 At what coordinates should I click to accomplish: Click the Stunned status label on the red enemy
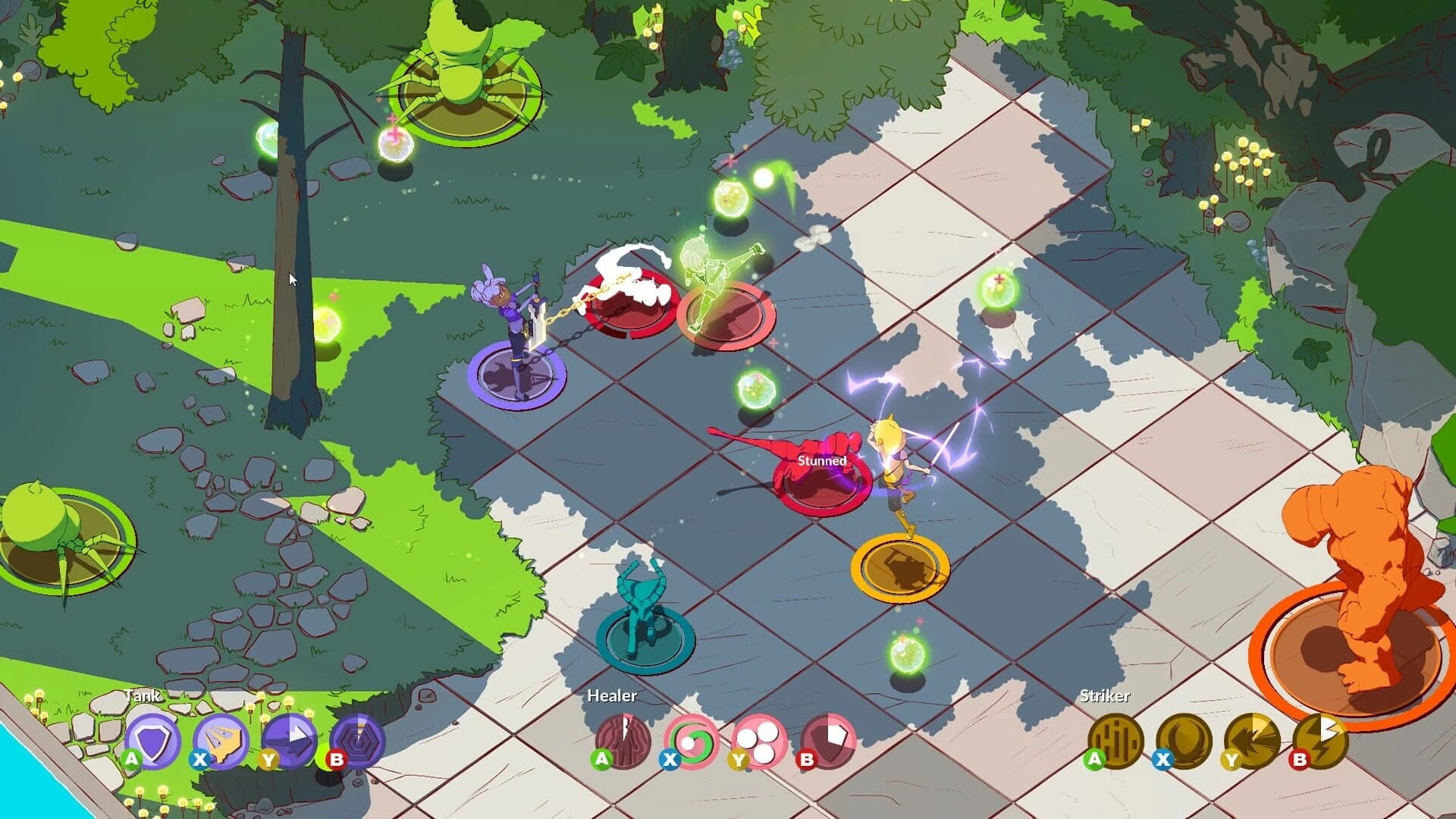pyautogui.click(x=821, y=460)
